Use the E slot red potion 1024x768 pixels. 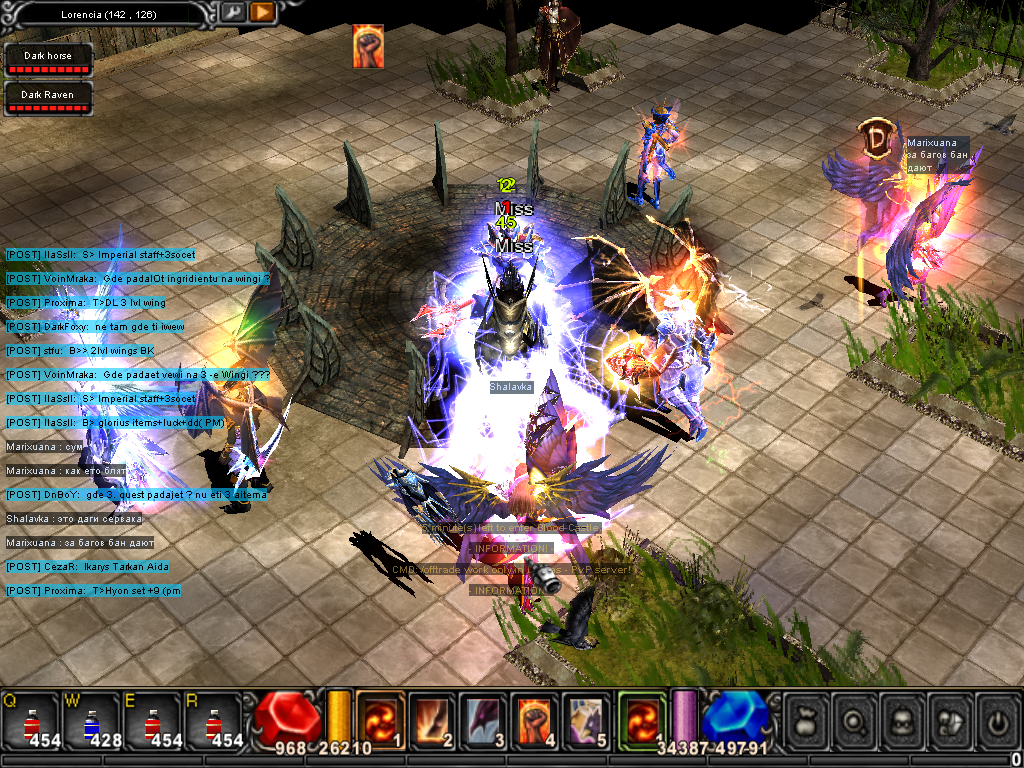(x=153, y=722)
